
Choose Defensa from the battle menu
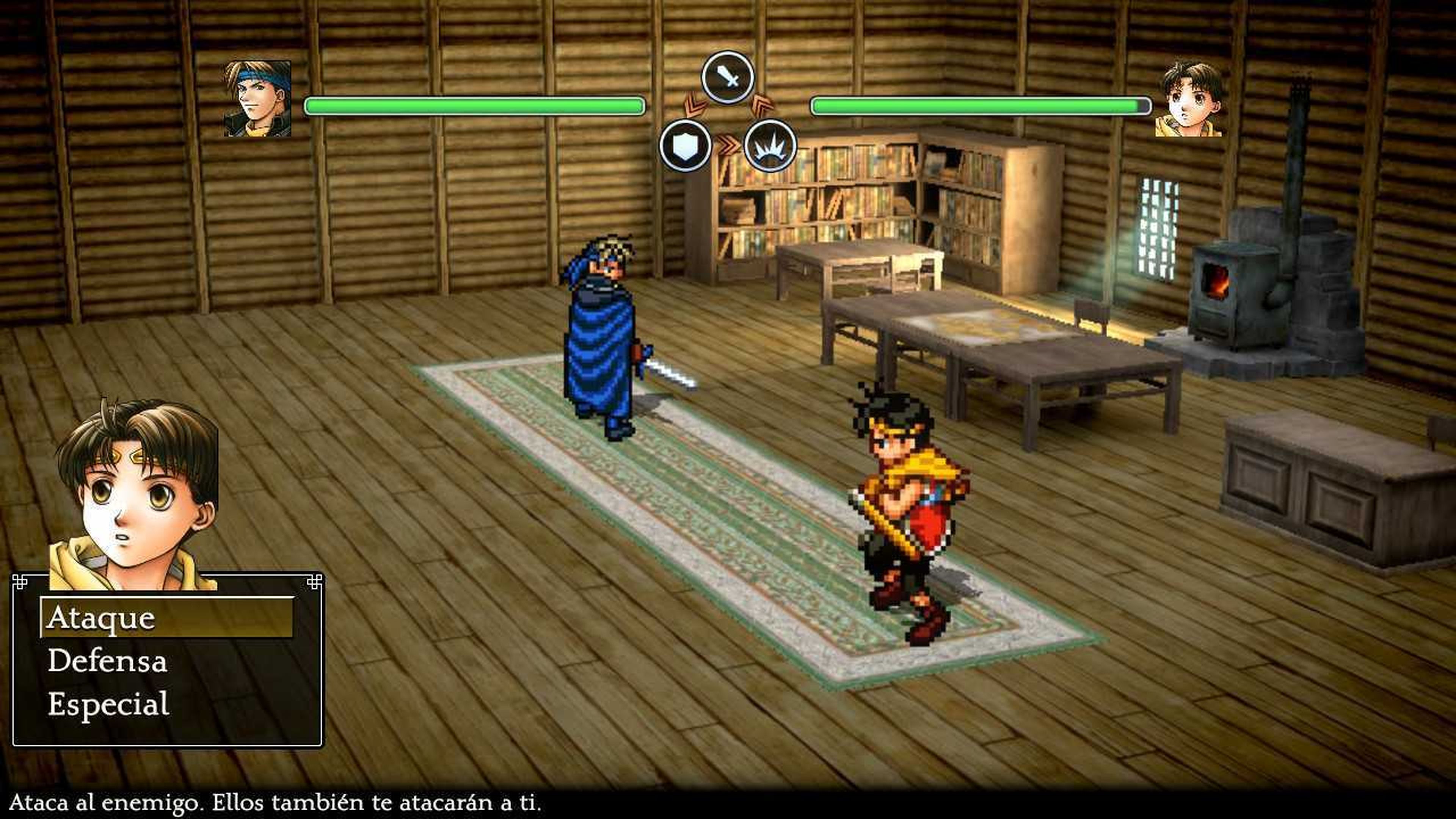pyautogui.click(x=108, y=661)
